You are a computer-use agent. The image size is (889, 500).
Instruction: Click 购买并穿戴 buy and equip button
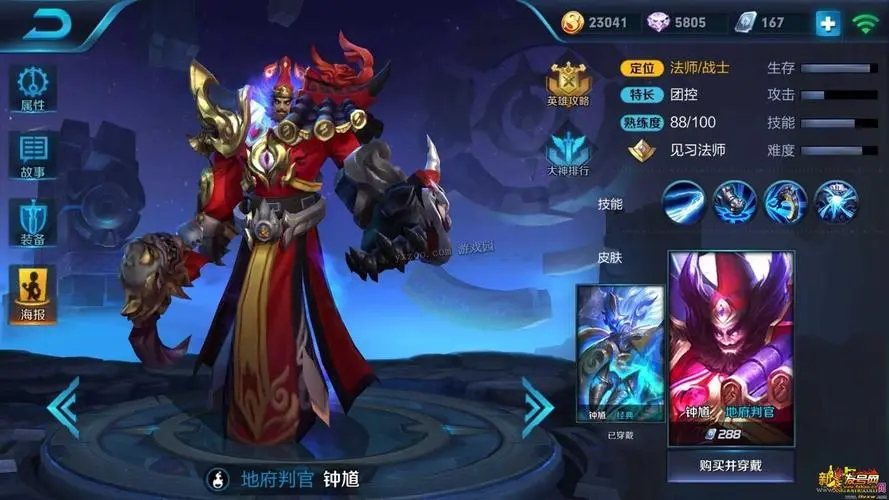click(732, 465)
